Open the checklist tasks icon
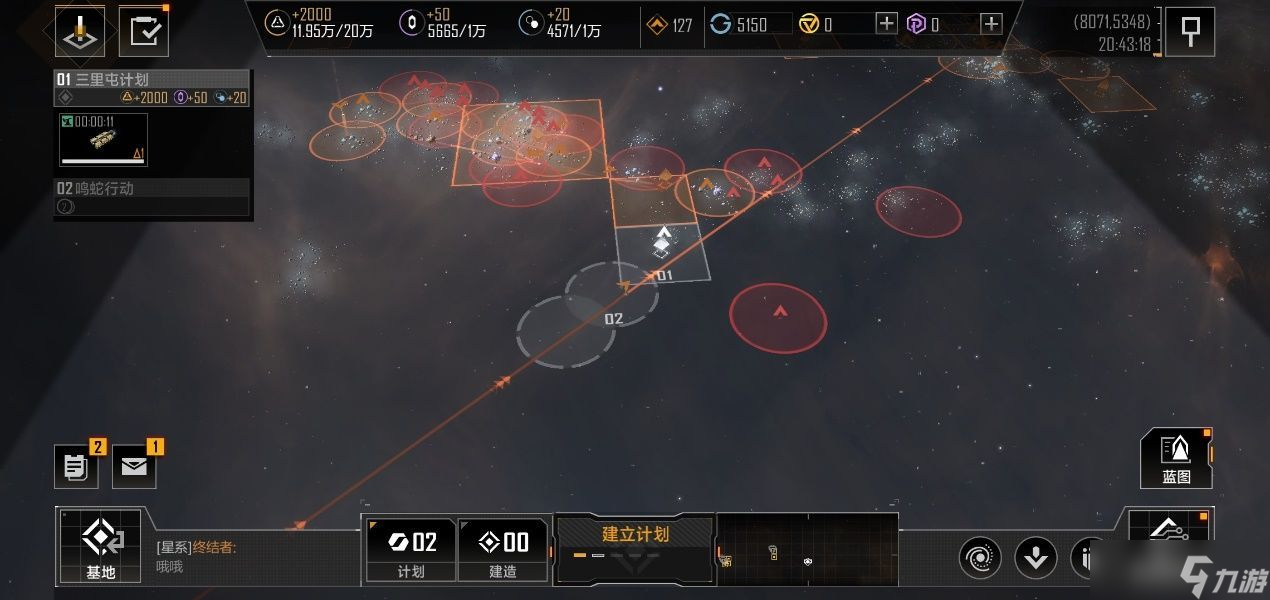This screenshot has height=600, width=1270. click(x=144, y=32)
